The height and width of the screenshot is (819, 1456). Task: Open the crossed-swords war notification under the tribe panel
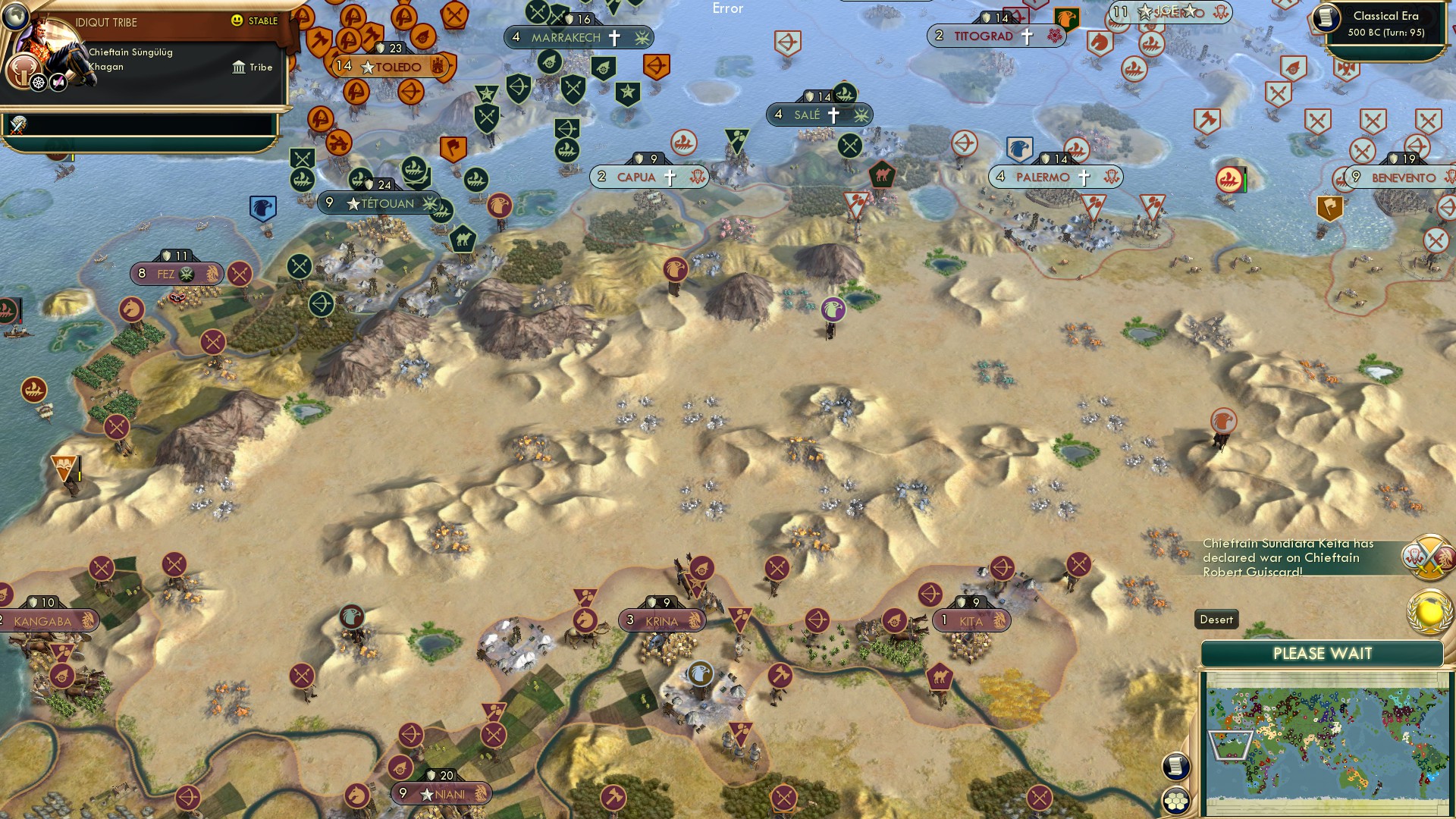pyautogui.click(x=18, y=125)
